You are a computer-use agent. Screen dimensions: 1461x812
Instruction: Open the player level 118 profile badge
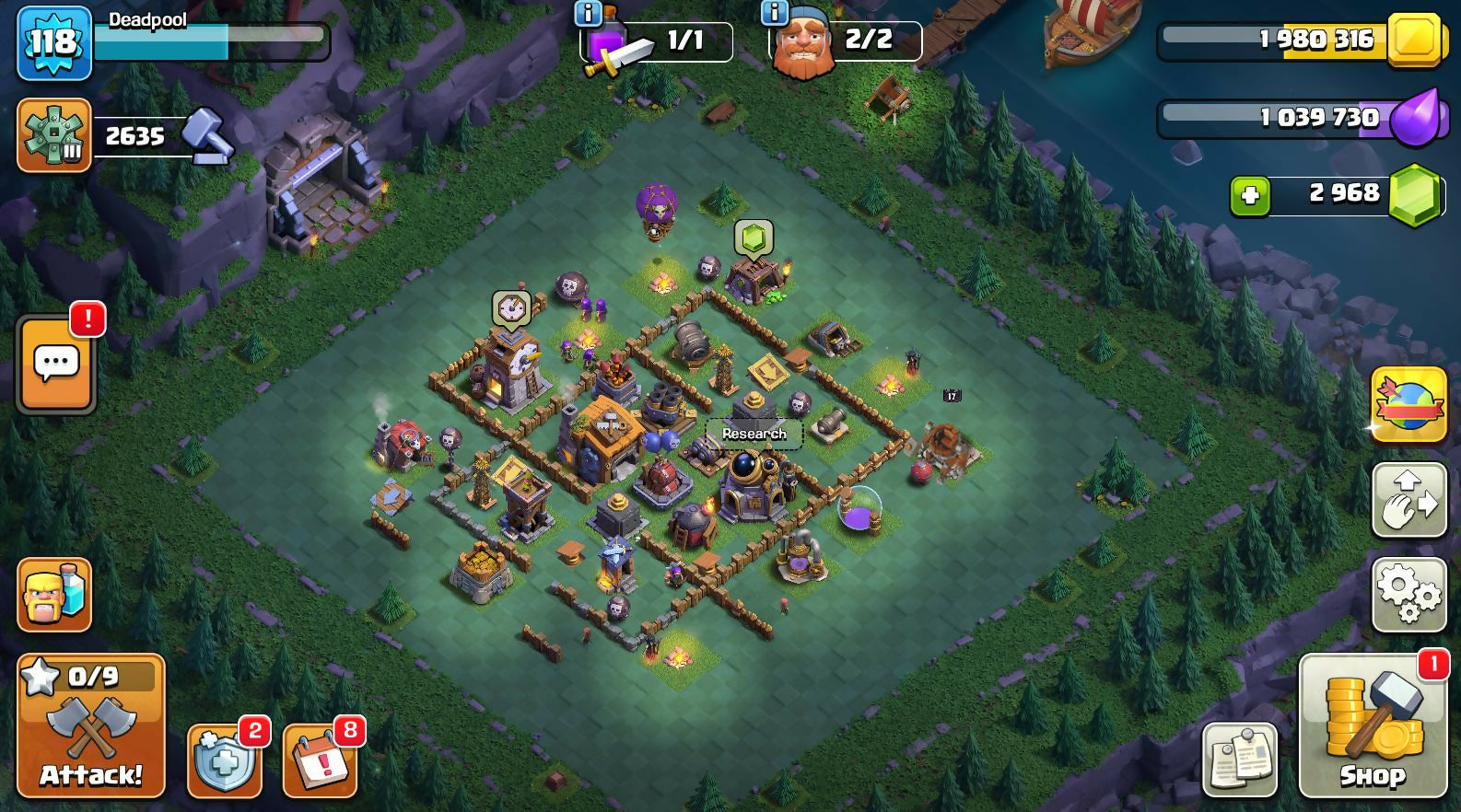click(x=53, y=42)
